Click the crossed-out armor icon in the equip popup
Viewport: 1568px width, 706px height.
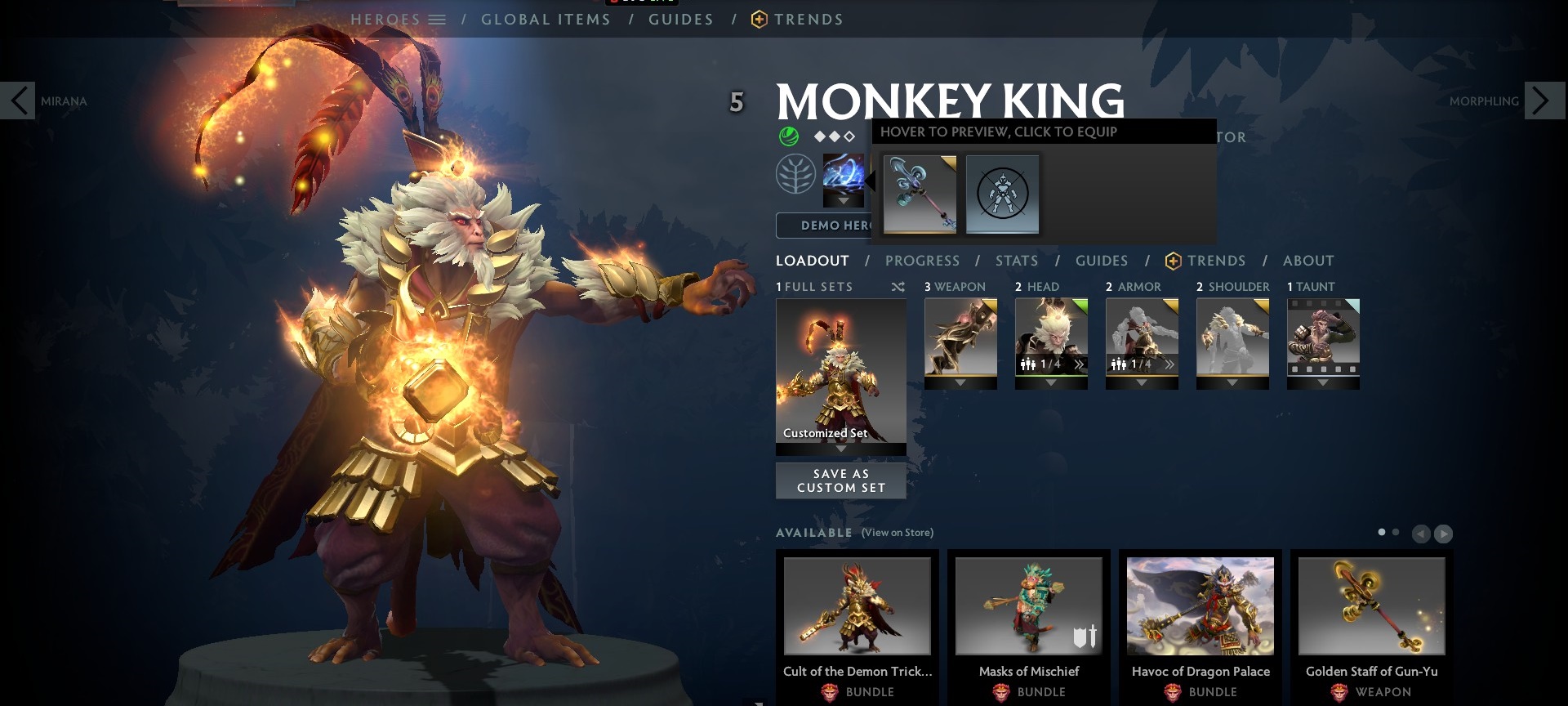point(1002,194)
